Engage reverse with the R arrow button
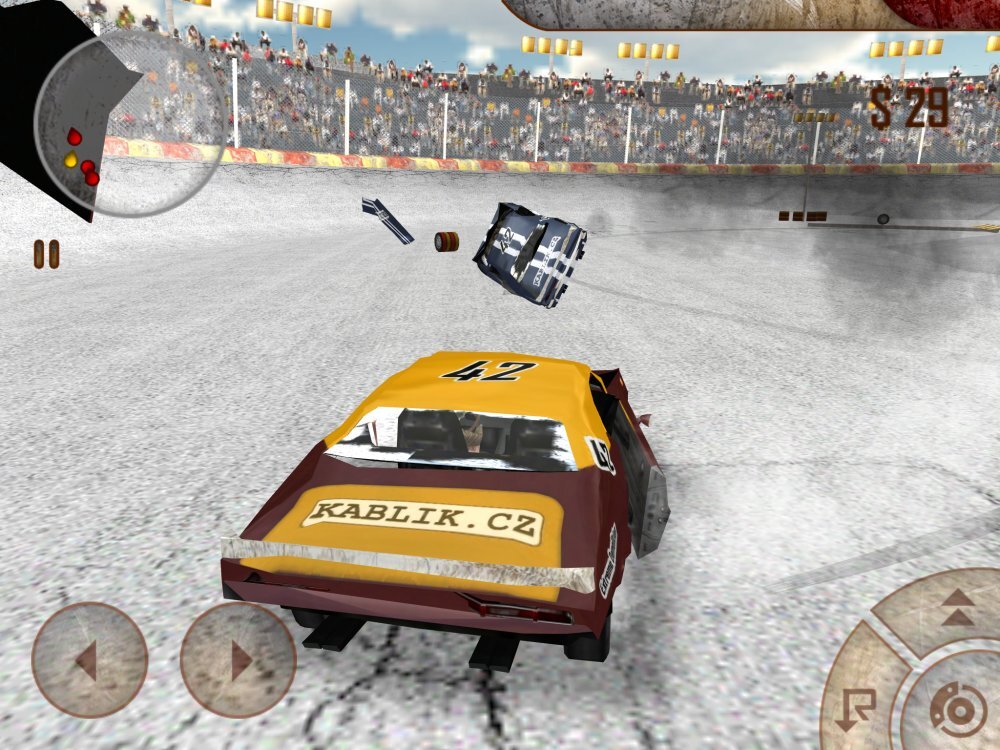The width and height of the screenshot is (1000, 750). coord(857,706)
